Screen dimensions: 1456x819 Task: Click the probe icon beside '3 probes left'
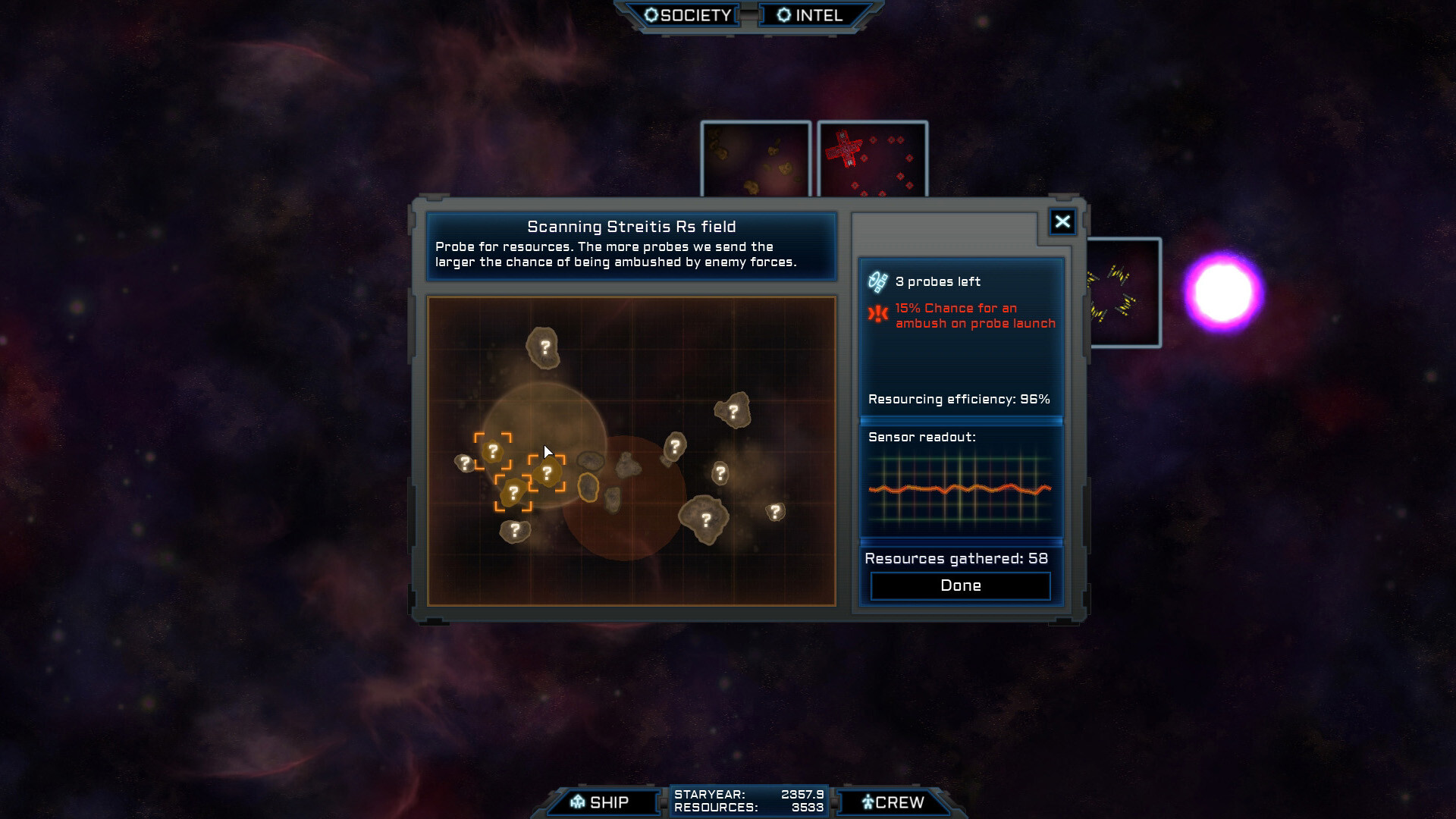click(877, 281)
